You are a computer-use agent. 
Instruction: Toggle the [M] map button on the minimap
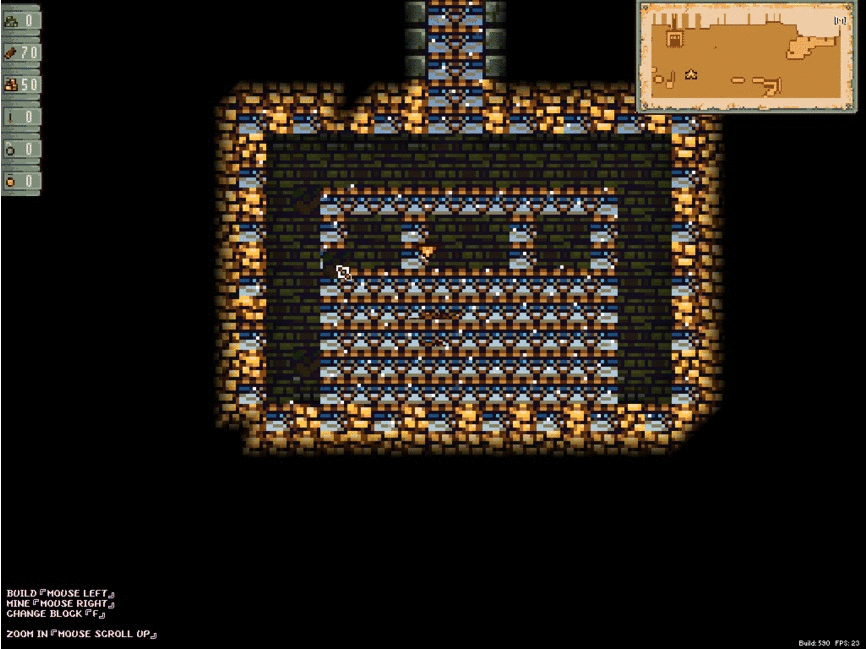point(839,19)
